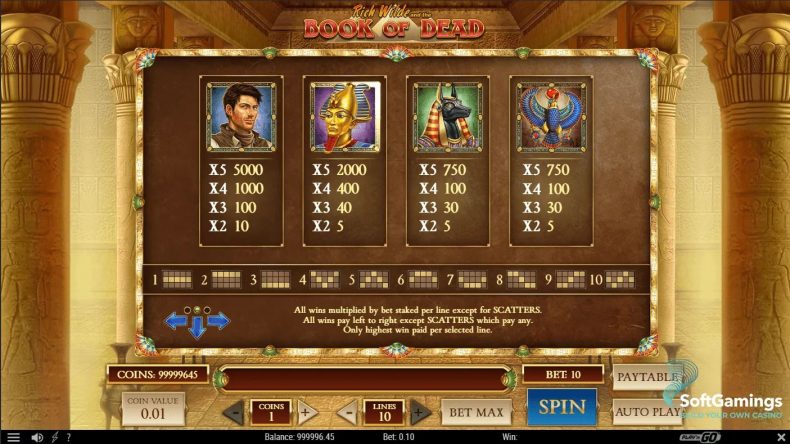This screenshot has width=790, height=444.
Task: Change the coin value
Action: tap(153, 408)
